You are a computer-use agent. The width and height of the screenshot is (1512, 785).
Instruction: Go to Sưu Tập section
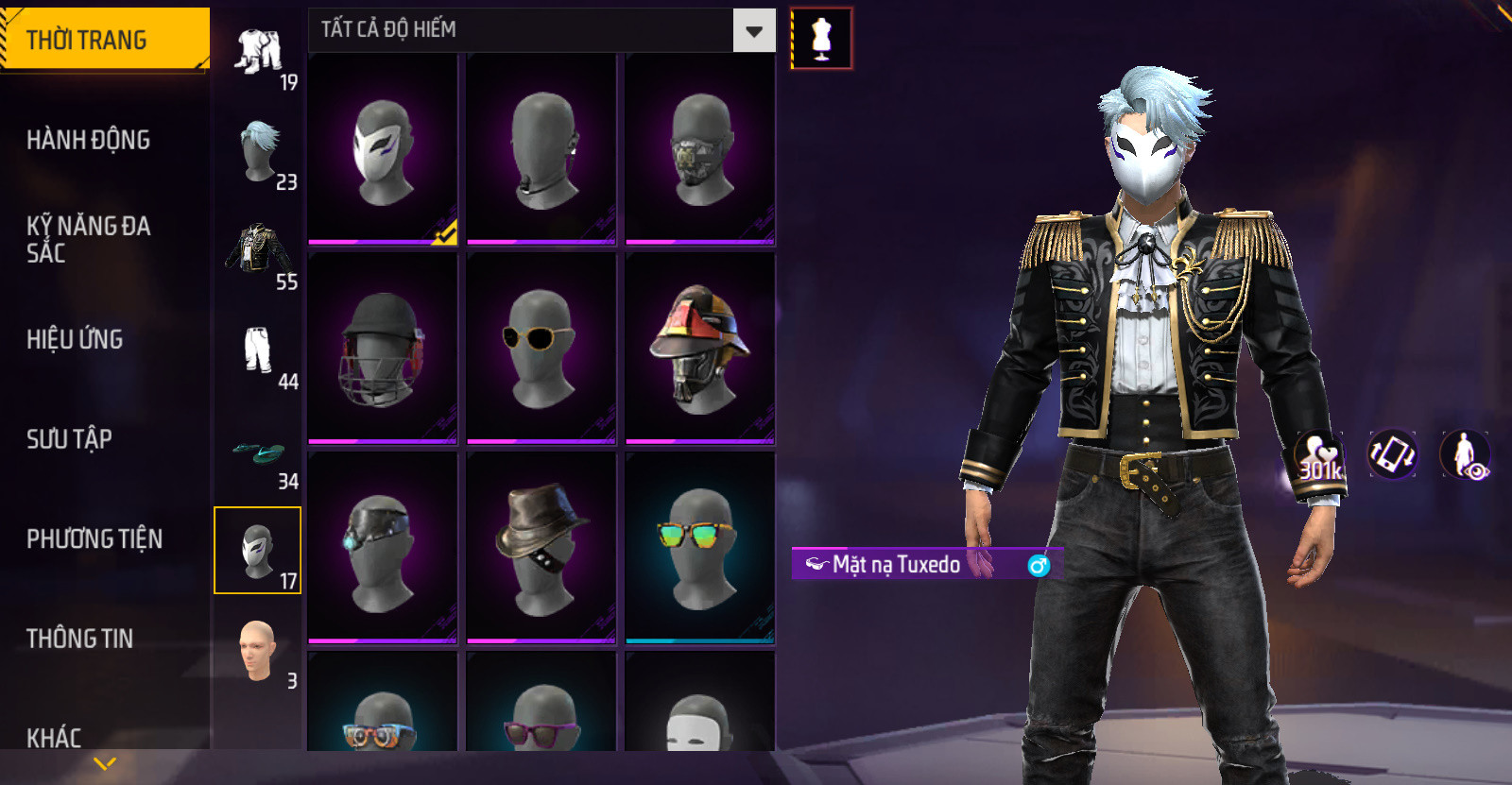tap(70, 439)
